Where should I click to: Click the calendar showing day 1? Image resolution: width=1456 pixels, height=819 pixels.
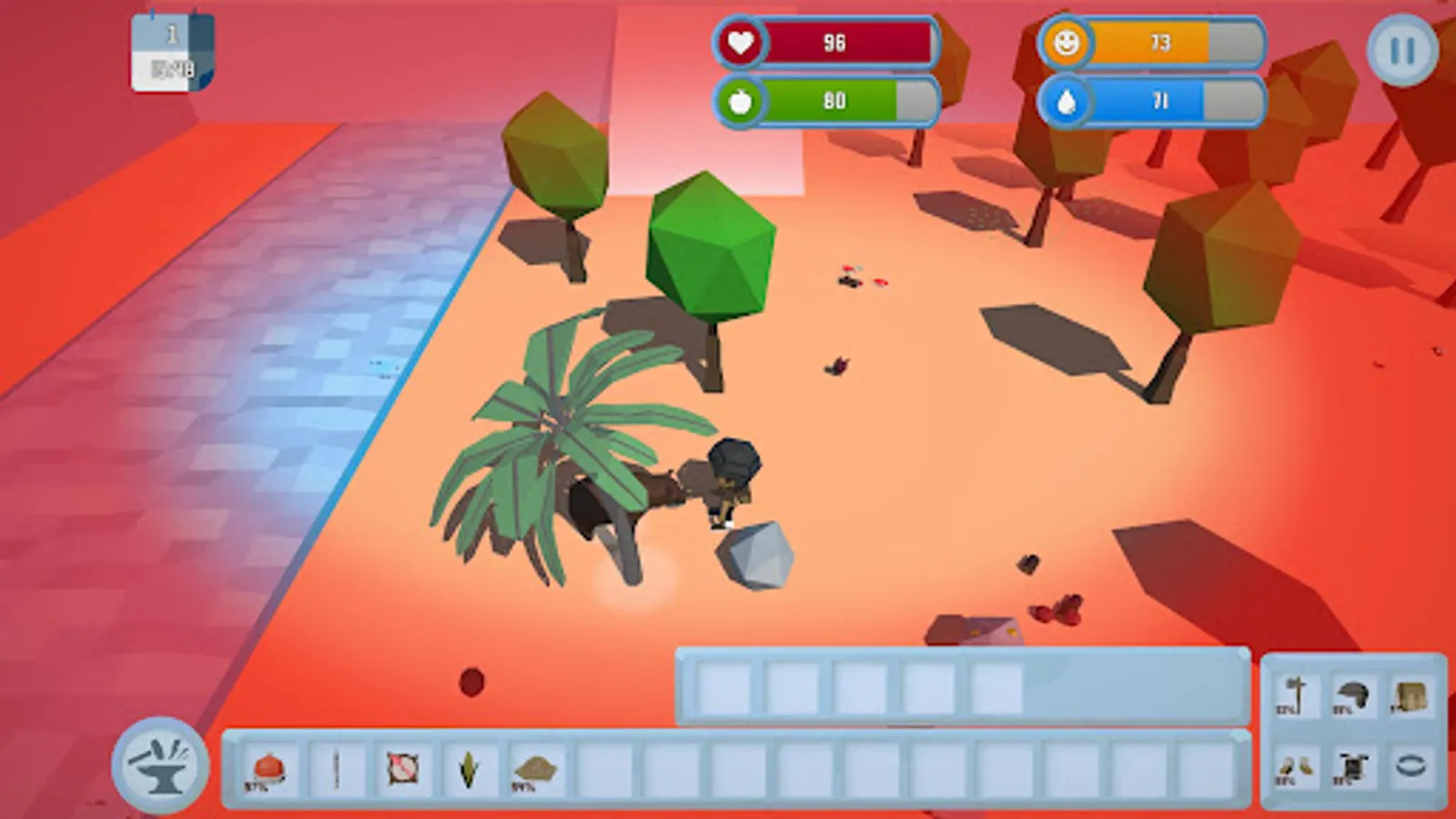tap(171, 50)
